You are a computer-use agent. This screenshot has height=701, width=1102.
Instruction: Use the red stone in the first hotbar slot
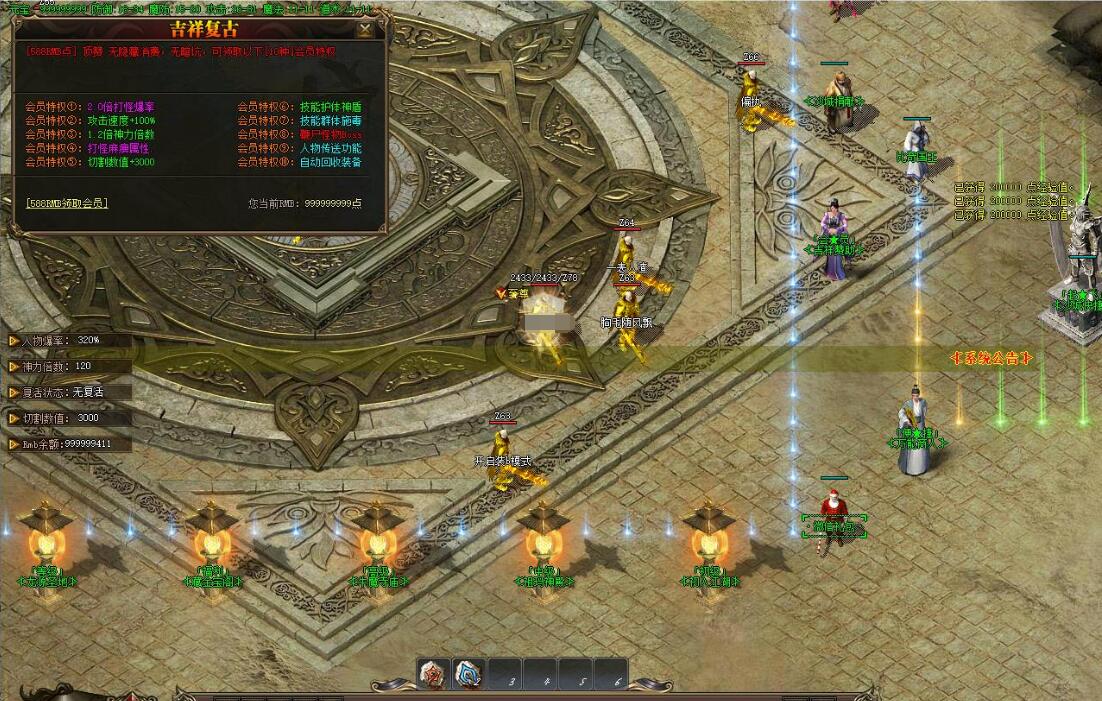click(x=433, y=674)
